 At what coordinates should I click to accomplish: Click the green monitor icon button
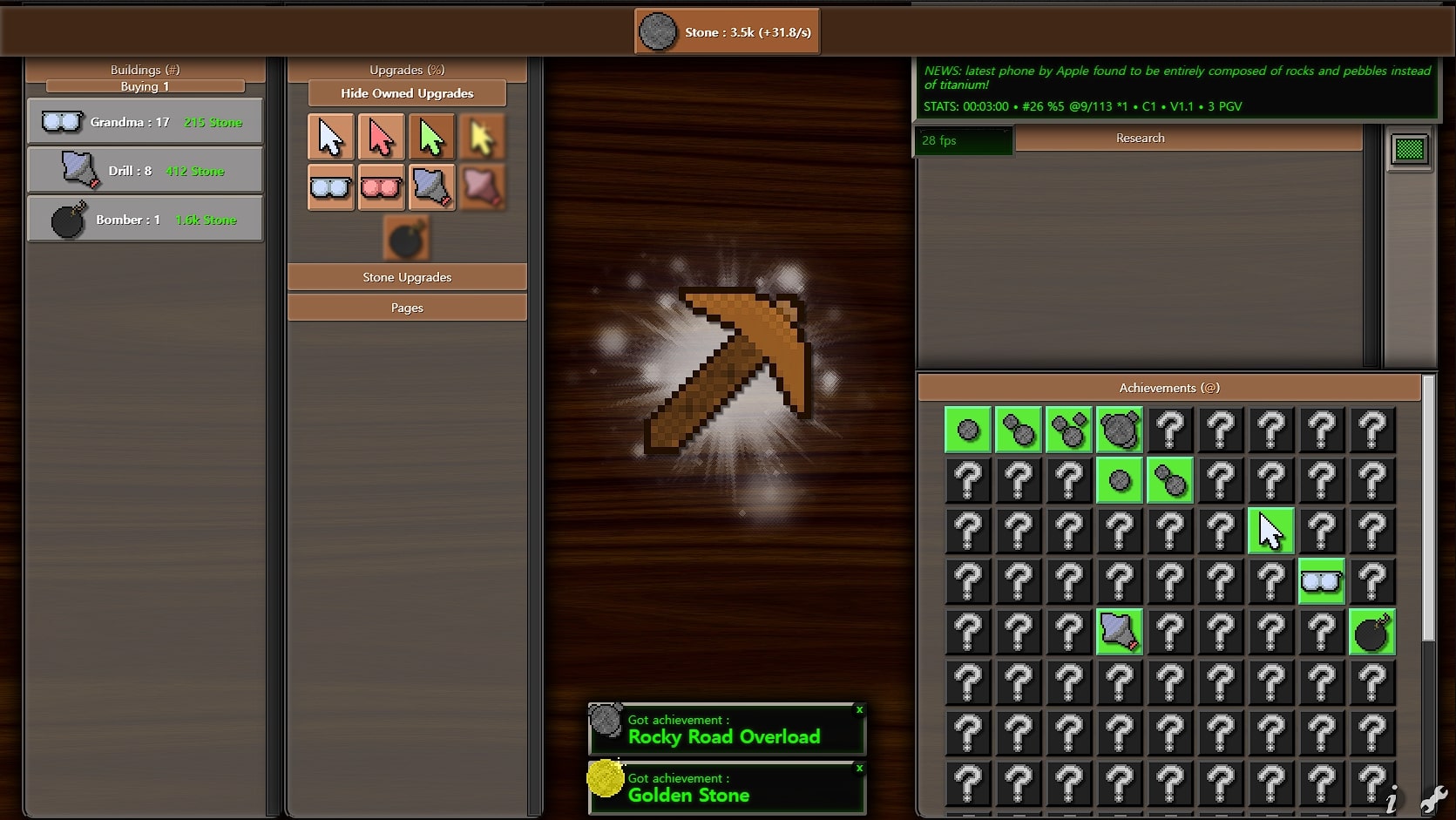point(1409,150)
